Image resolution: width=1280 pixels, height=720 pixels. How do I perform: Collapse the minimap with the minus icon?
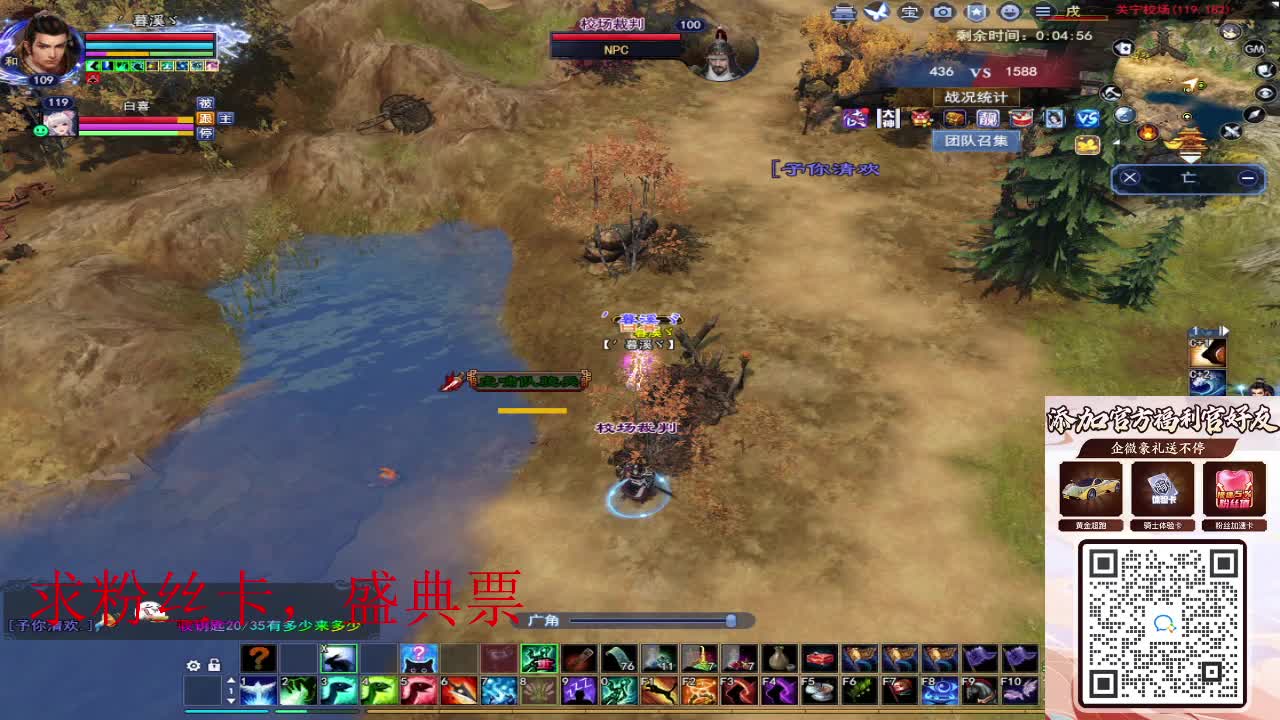click(x=1248, y=177)
